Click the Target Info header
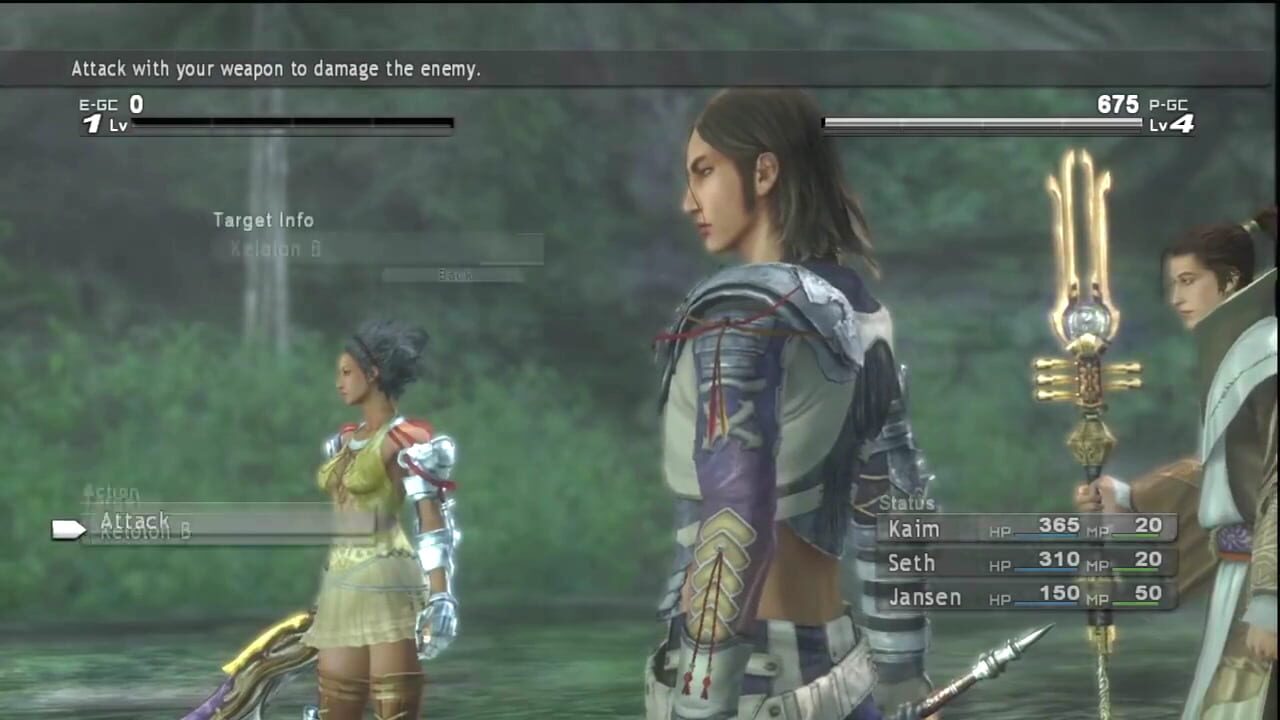Viewport: 1280px width, 720px height. pos(264,220)
